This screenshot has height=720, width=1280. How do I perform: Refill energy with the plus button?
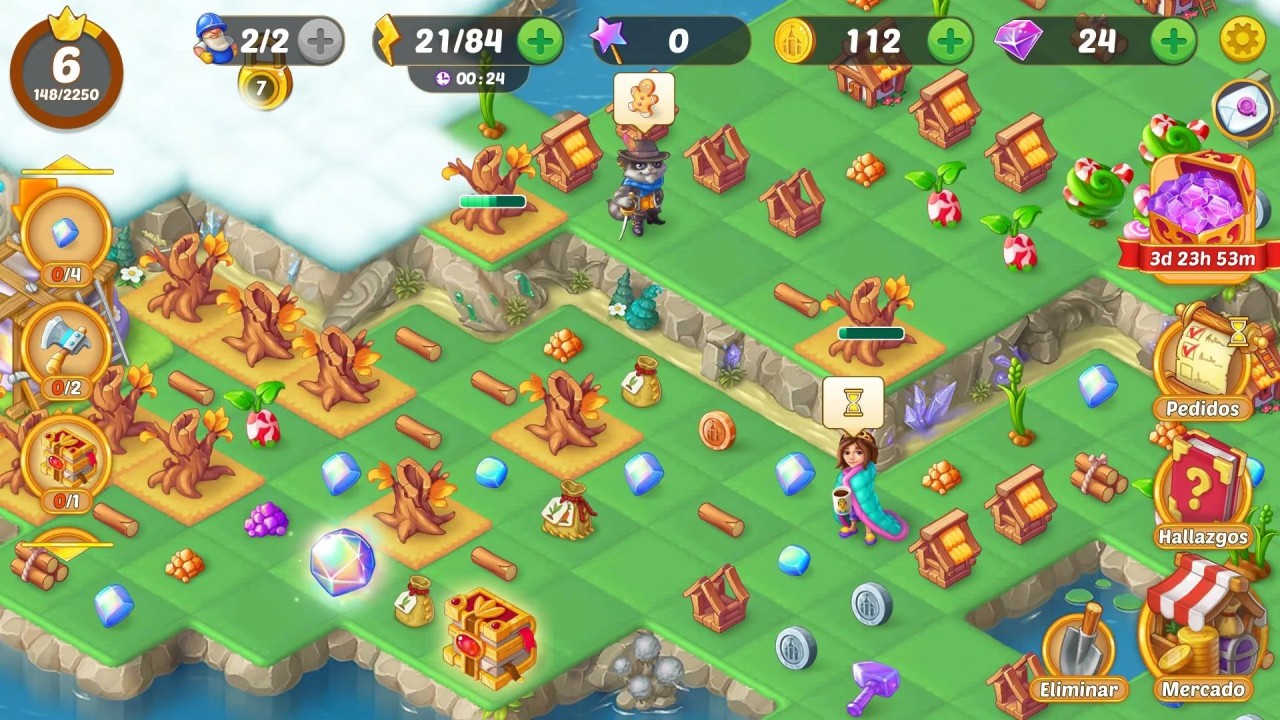[541, 41]
